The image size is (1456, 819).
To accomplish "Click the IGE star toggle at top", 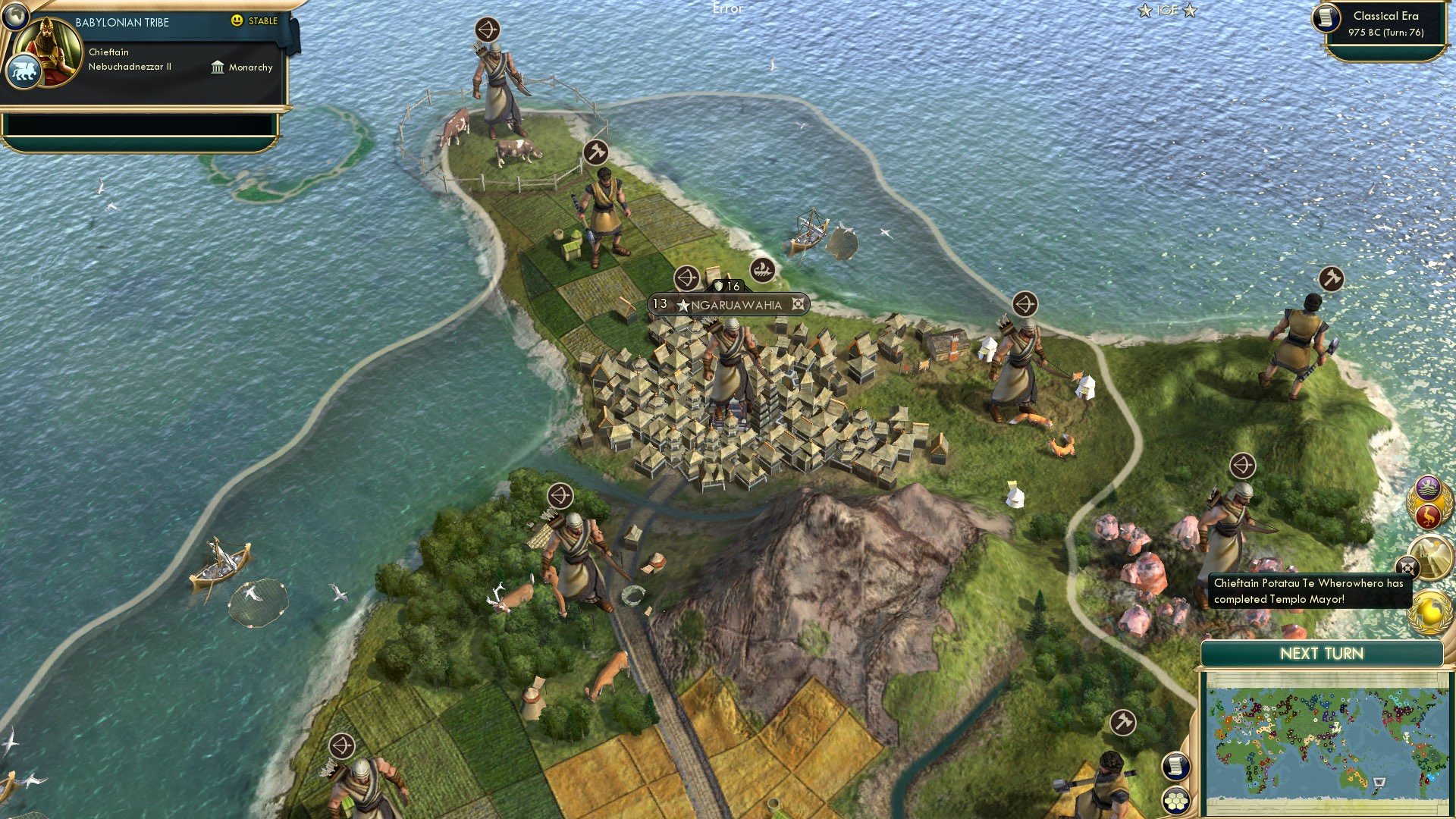I will [1166, 11].
